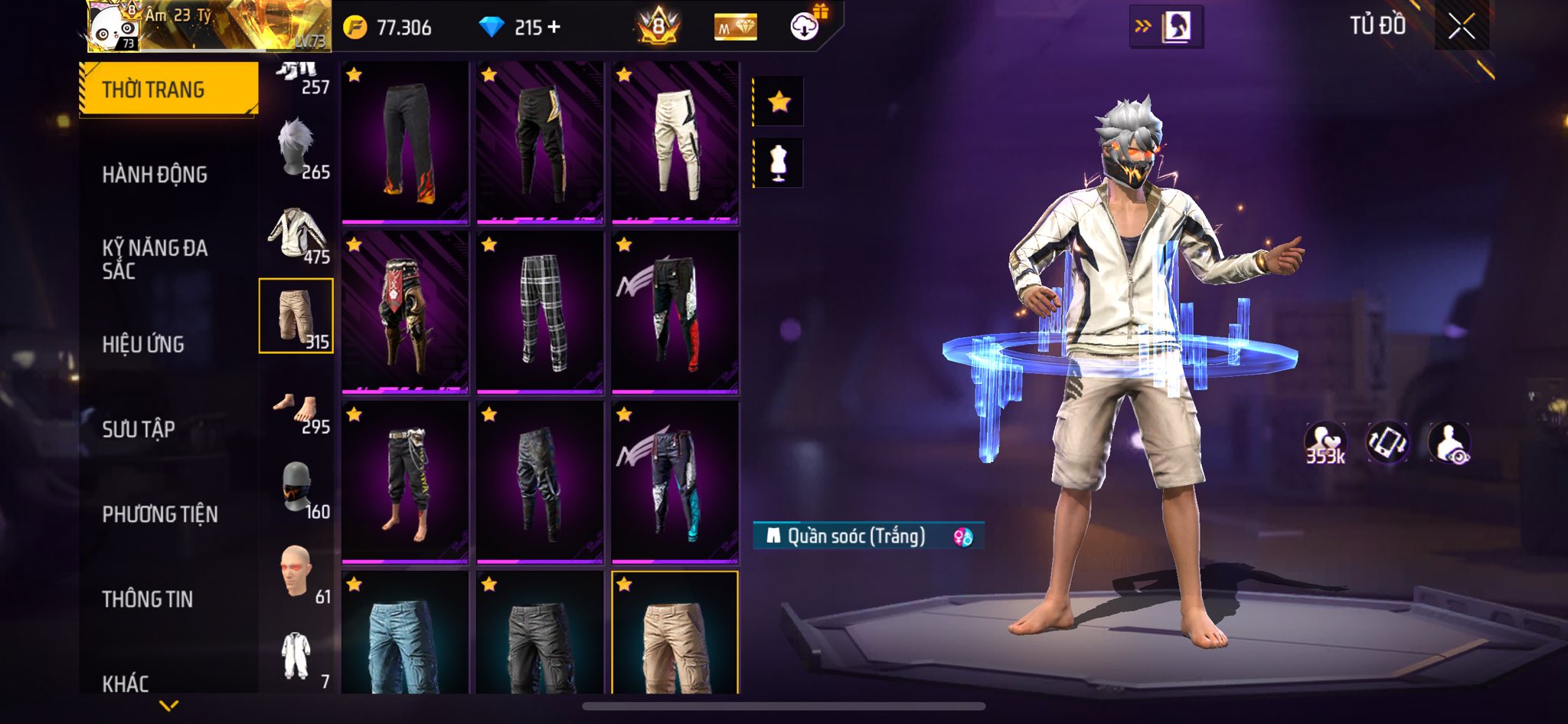Image resolution: width=1568 pixels, height=724 pixels.
Task: Pick the plaid checkered pants
Action: click(540, 313)
